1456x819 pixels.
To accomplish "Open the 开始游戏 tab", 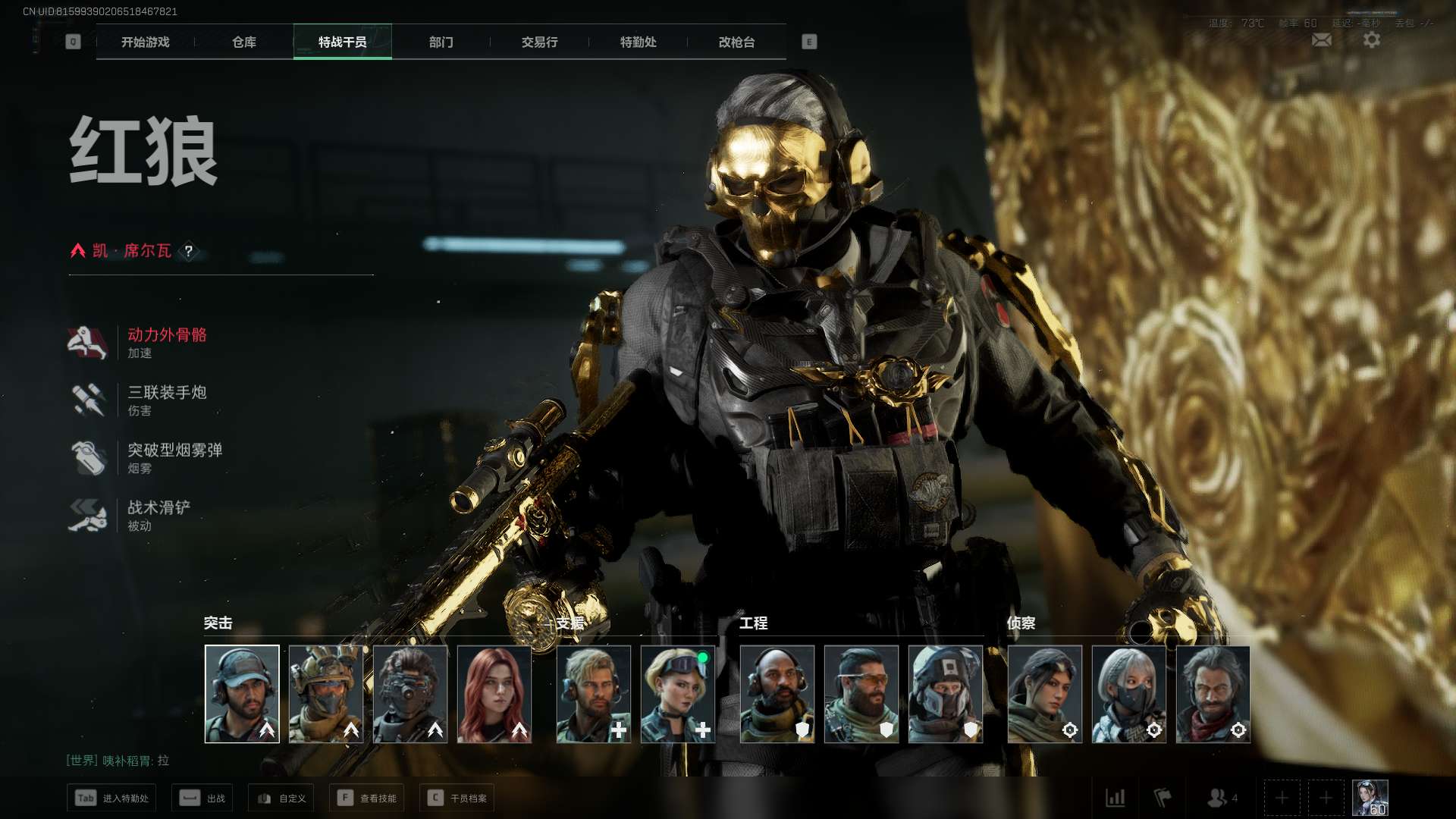I will [145, 42].
